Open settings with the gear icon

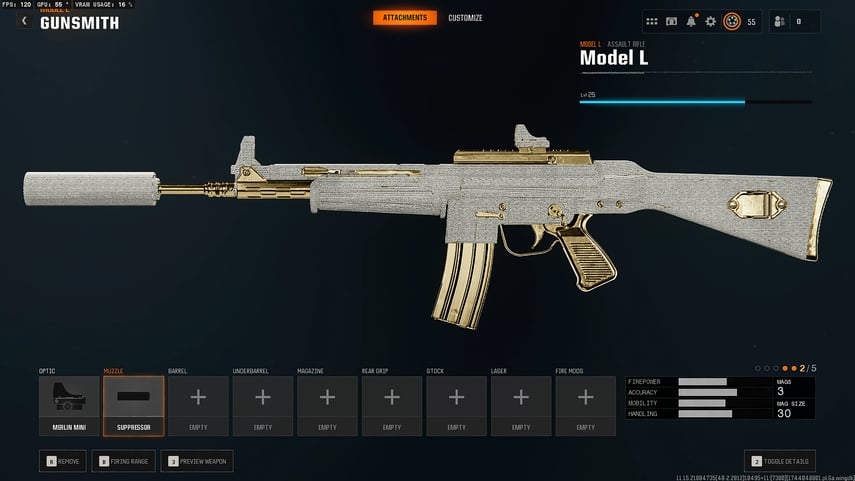pyautogui.click(x=711, y=21)
